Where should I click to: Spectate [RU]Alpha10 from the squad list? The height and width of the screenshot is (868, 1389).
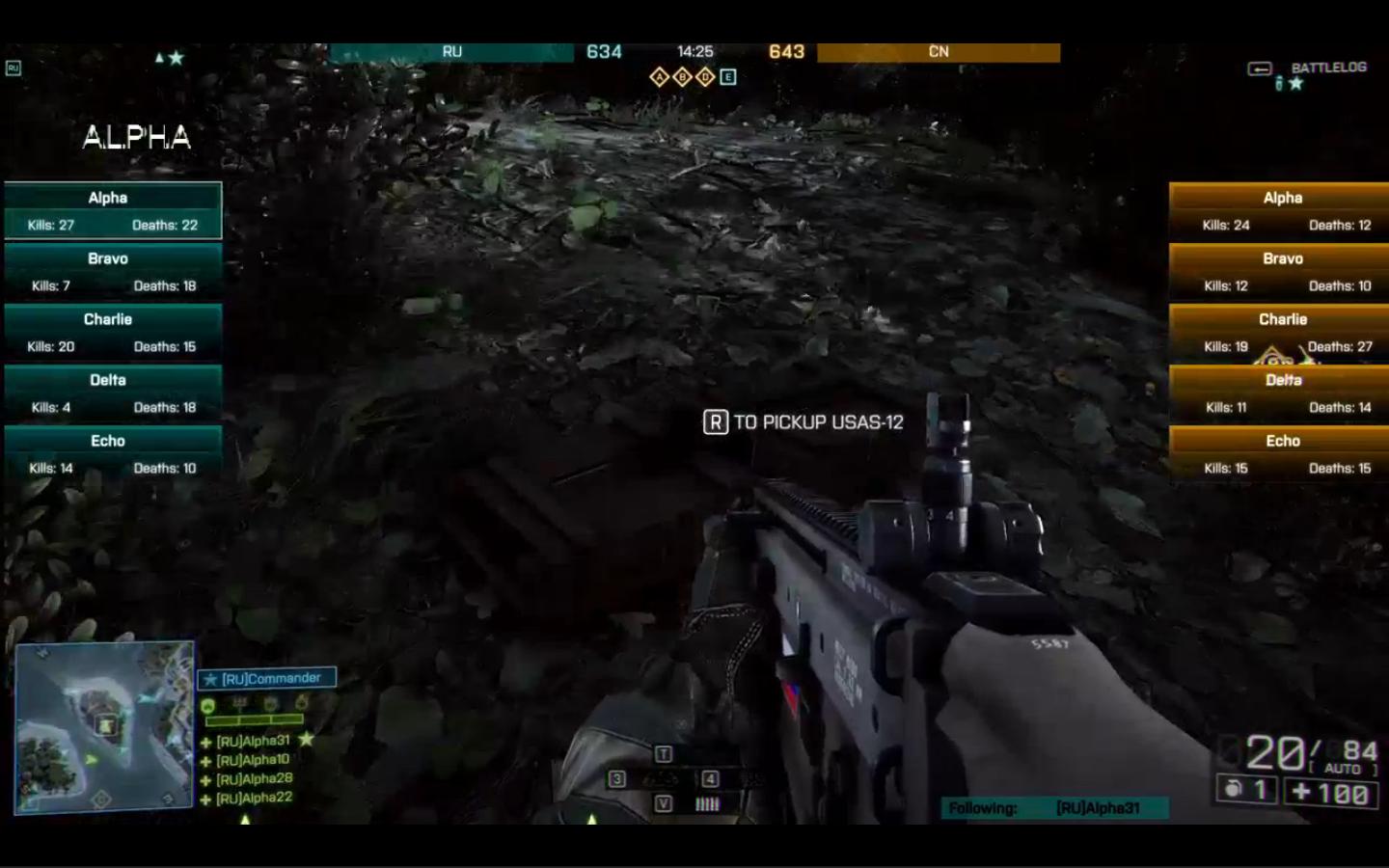pos(252,760)
